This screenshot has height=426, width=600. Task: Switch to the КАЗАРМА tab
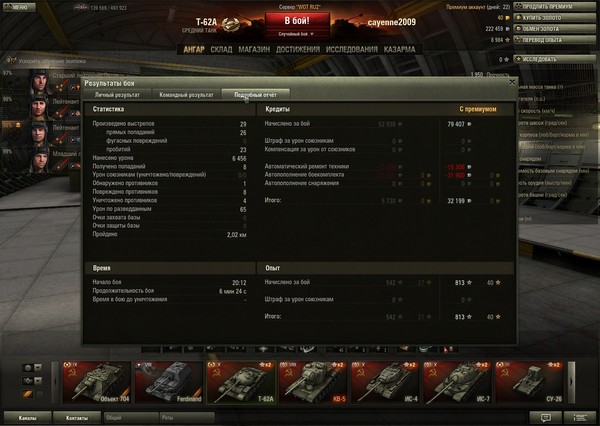point(399,48)
